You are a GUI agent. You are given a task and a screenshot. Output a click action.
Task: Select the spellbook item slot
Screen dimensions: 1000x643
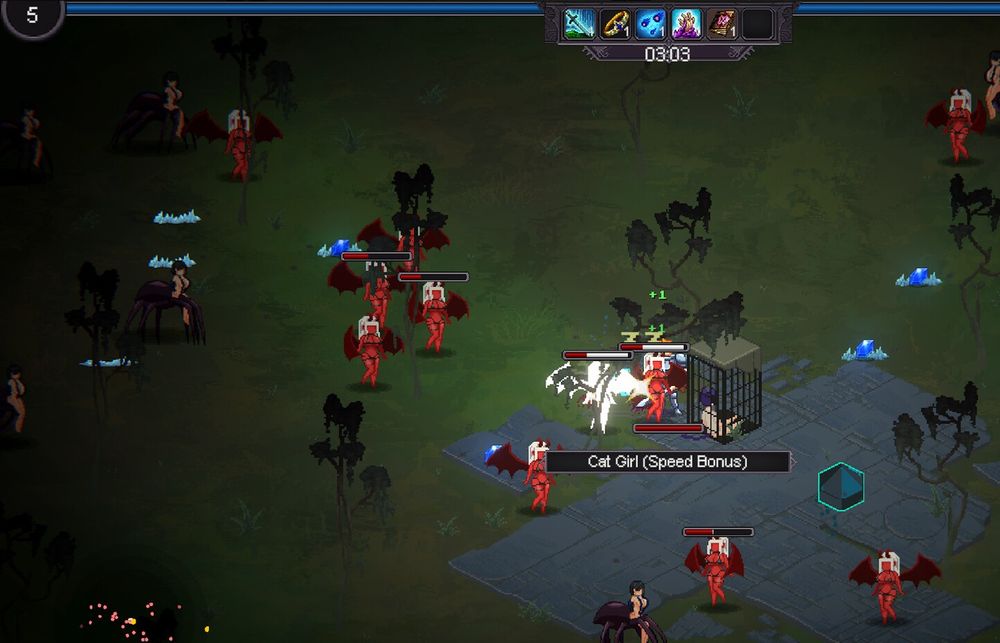(721, 24)
